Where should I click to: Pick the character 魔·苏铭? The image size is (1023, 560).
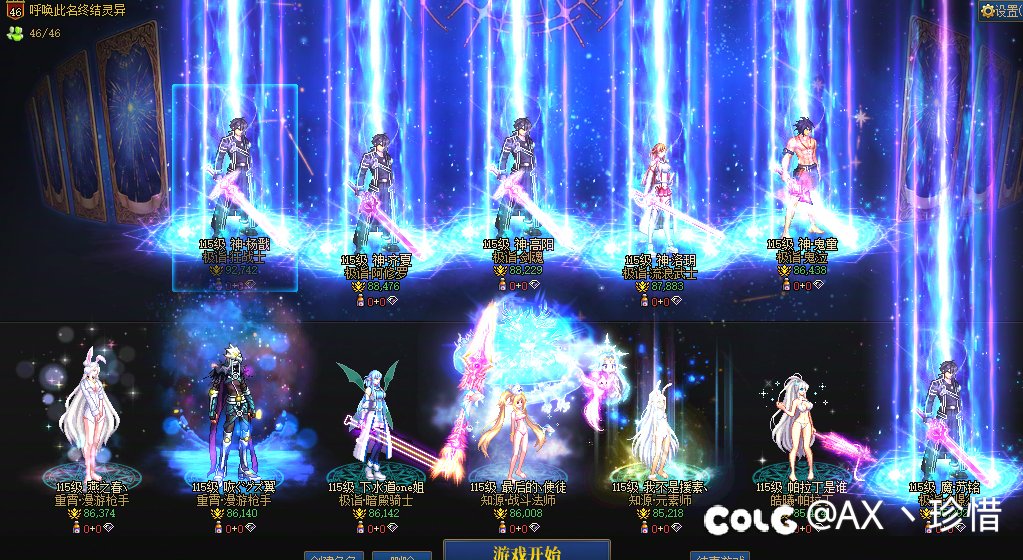click(942, 430)
